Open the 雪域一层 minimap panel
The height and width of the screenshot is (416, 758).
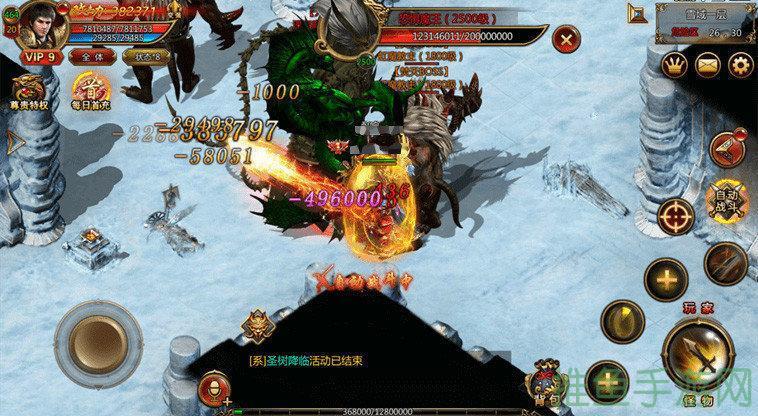pos(706,23)
